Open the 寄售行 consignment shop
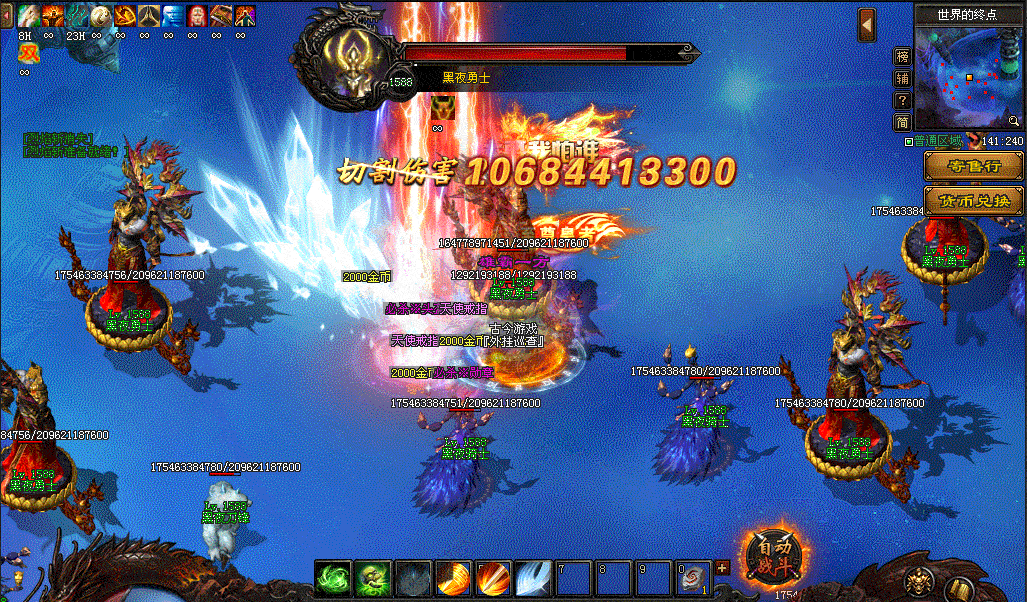The width and height of the screenshot is (1027, 602). point(973,167)
